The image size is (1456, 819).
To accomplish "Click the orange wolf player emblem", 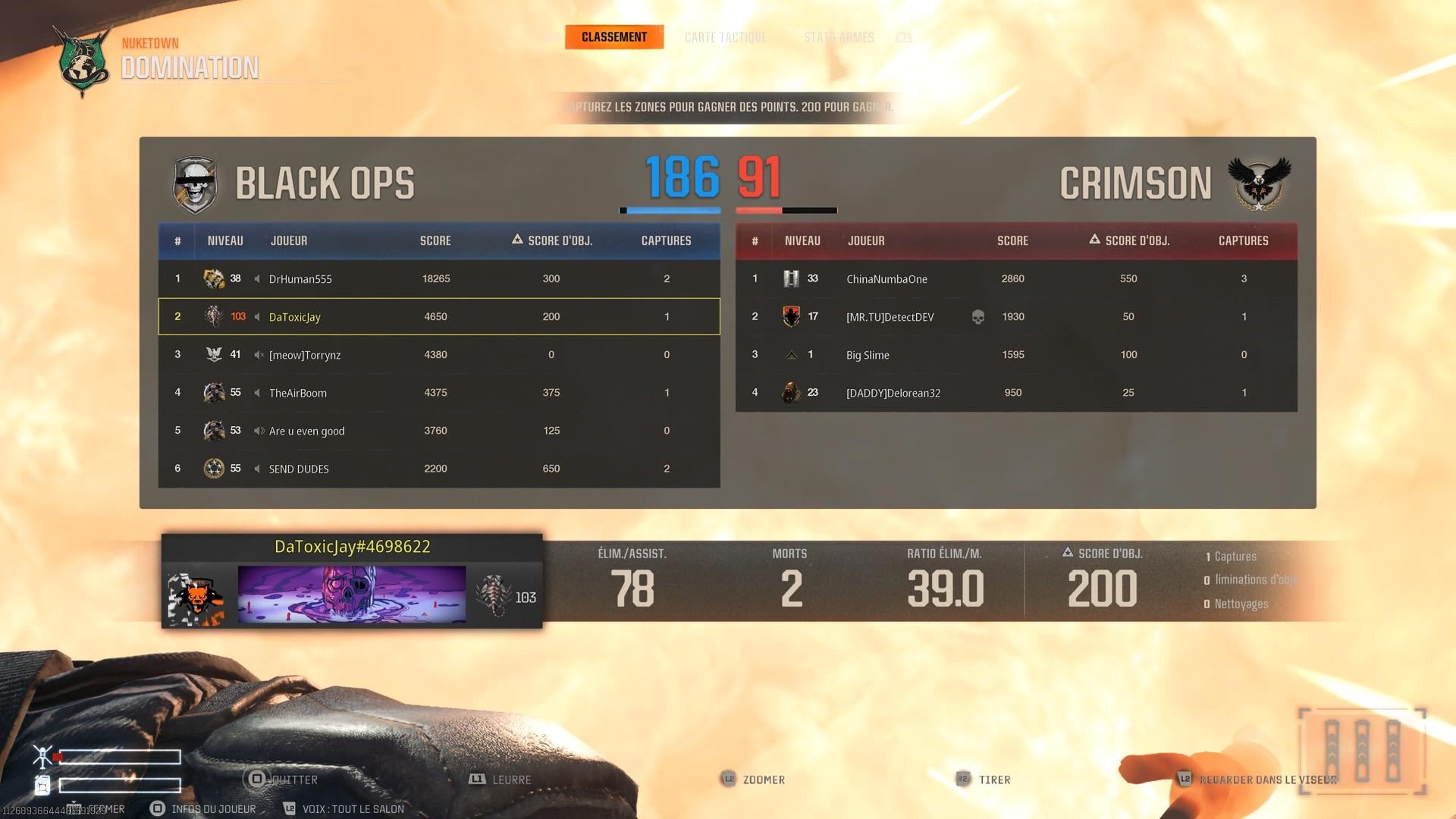I will coord(196,598).
